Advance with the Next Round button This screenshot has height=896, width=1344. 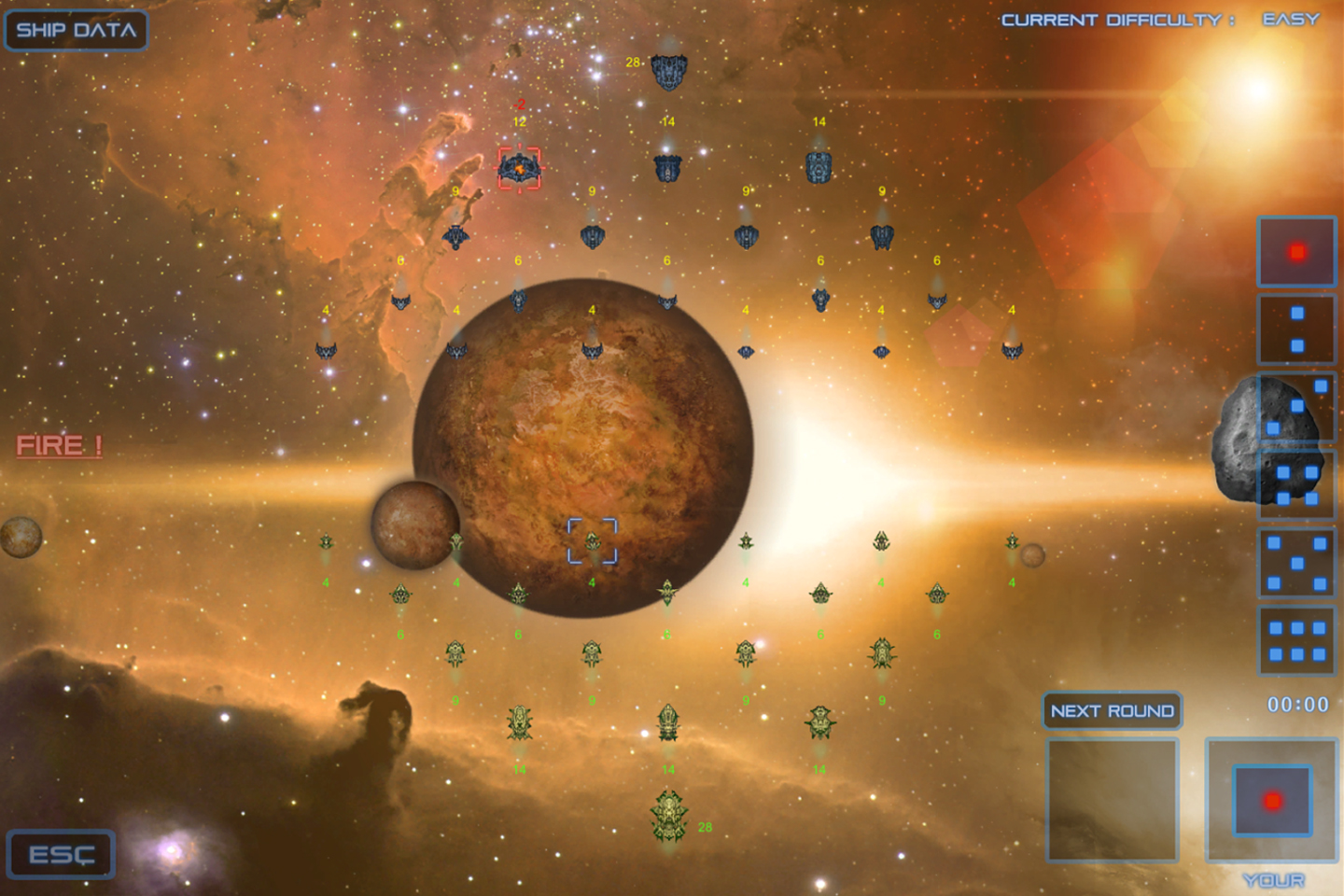[x=1112, y=711]
